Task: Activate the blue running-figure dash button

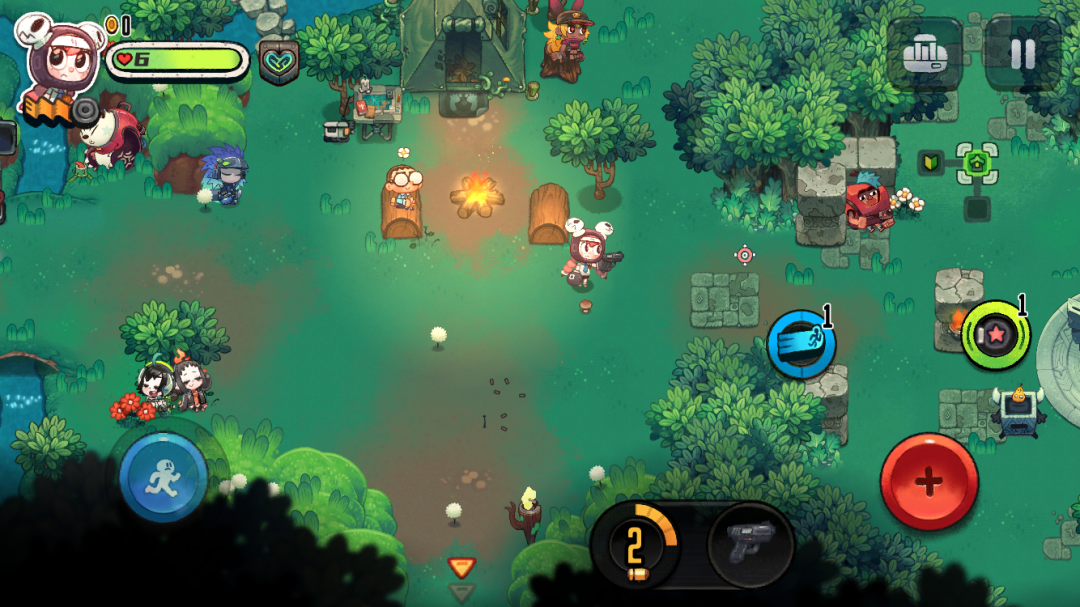Action: point(163,476)
